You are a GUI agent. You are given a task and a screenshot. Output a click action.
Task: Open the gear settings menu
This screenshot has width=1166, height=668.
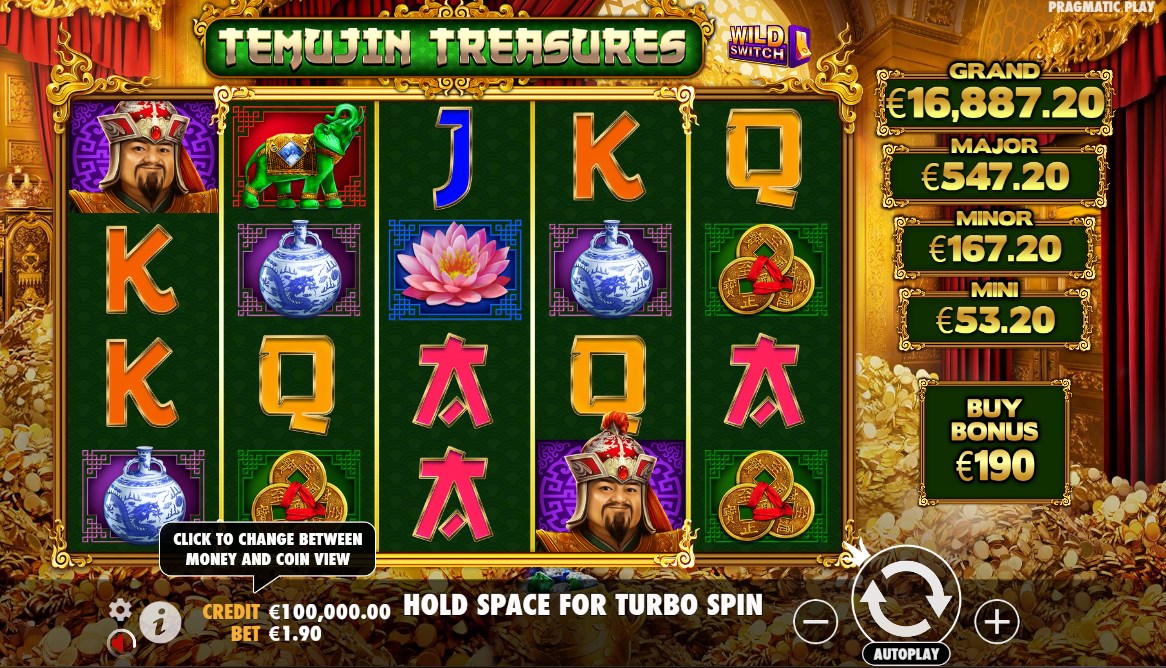tap(121, 609)
